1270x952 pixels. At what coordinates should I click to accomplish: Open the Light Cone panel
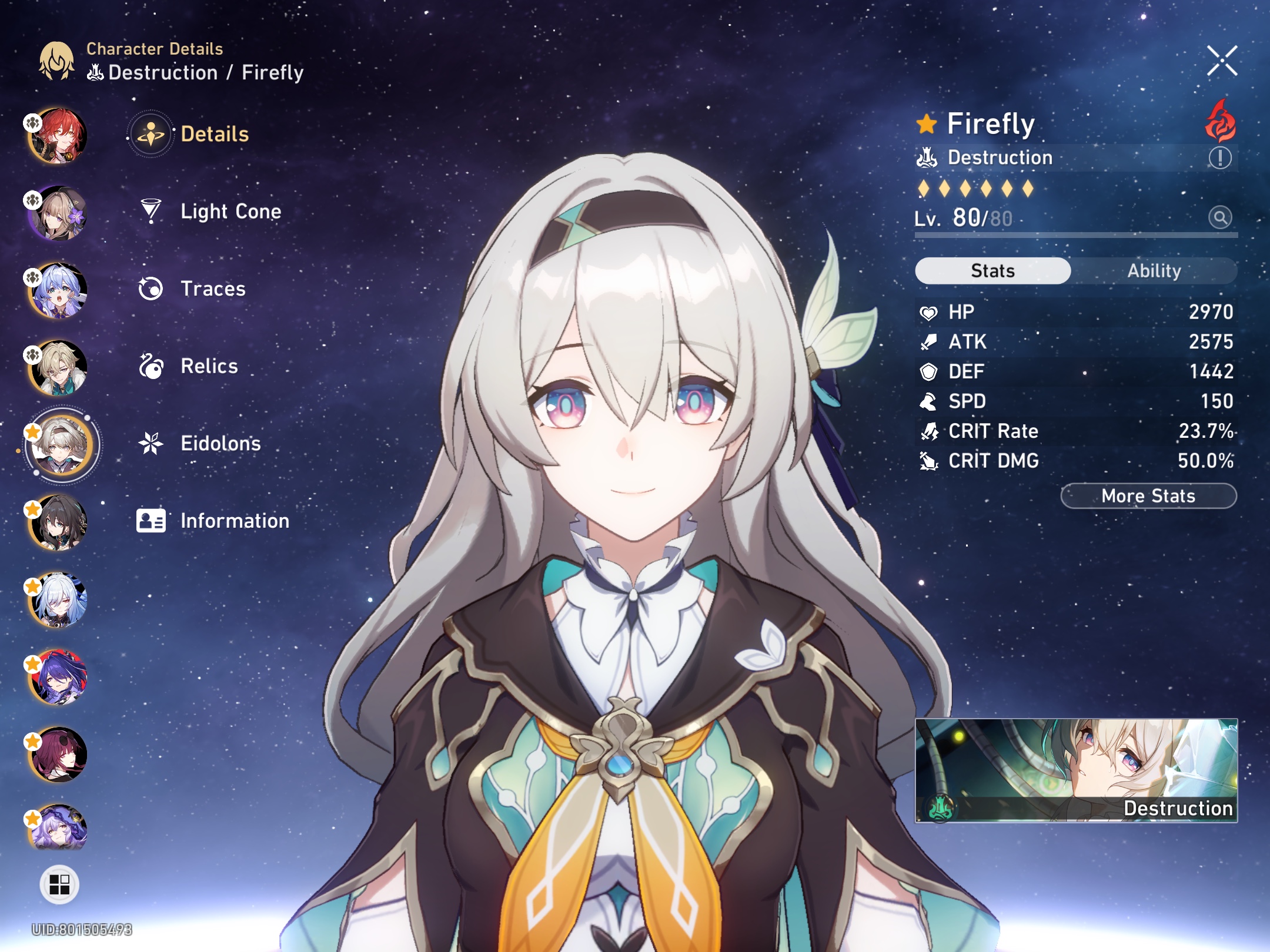[229, 212]
